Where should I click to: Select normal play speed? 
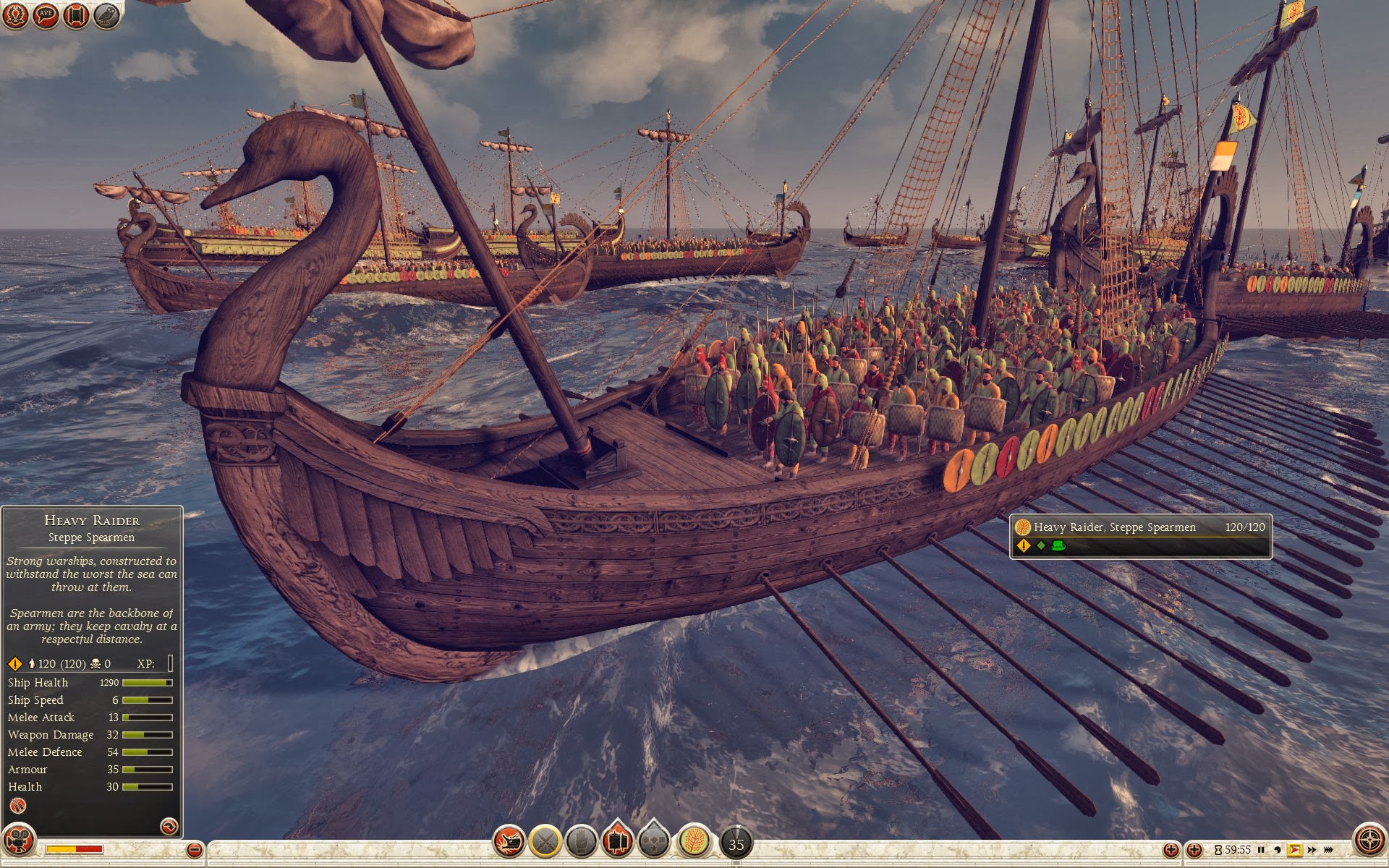tap(1294, 850)
